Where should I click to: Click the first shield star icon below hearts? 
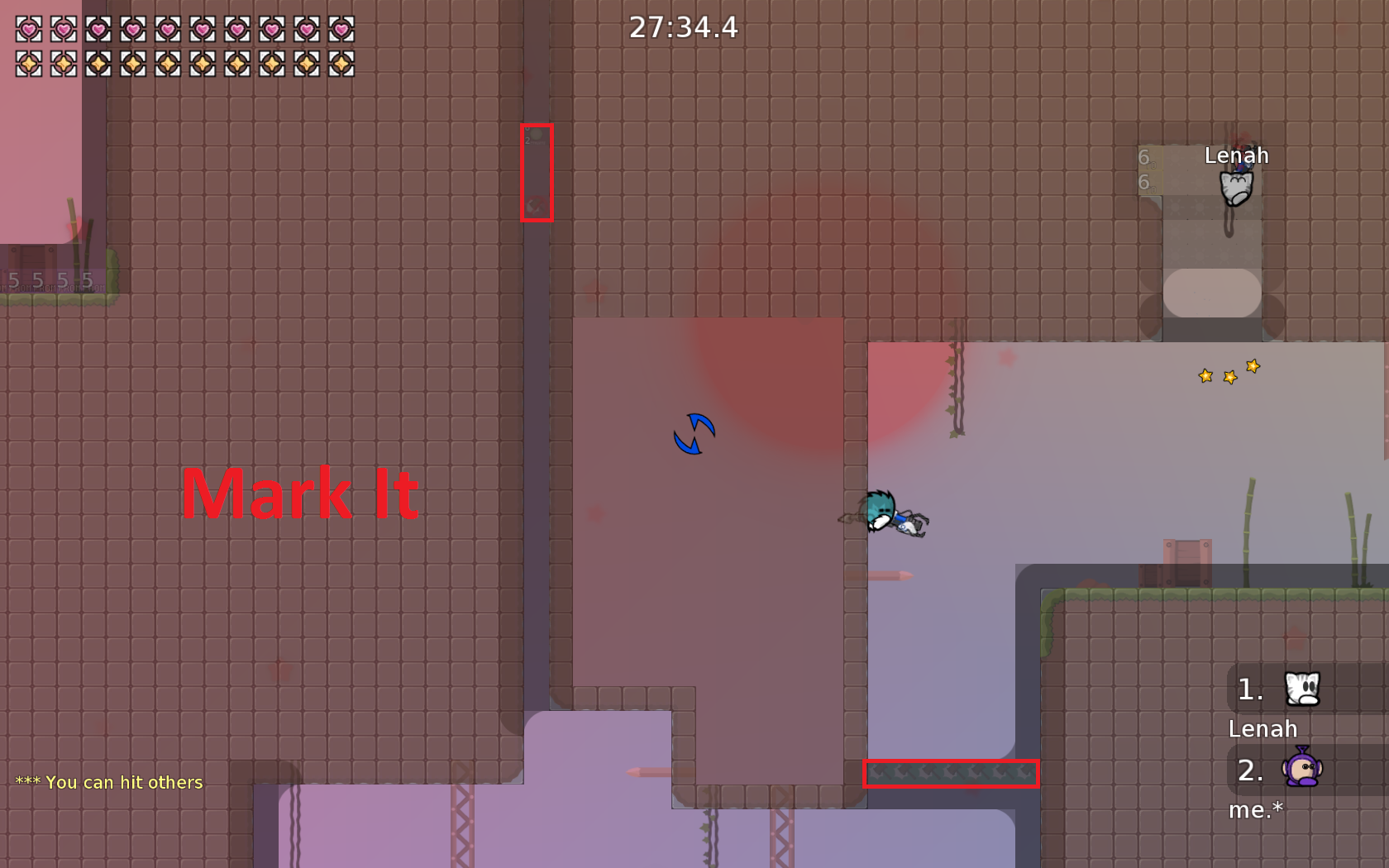pyautogui.click(x=26, y=64)
